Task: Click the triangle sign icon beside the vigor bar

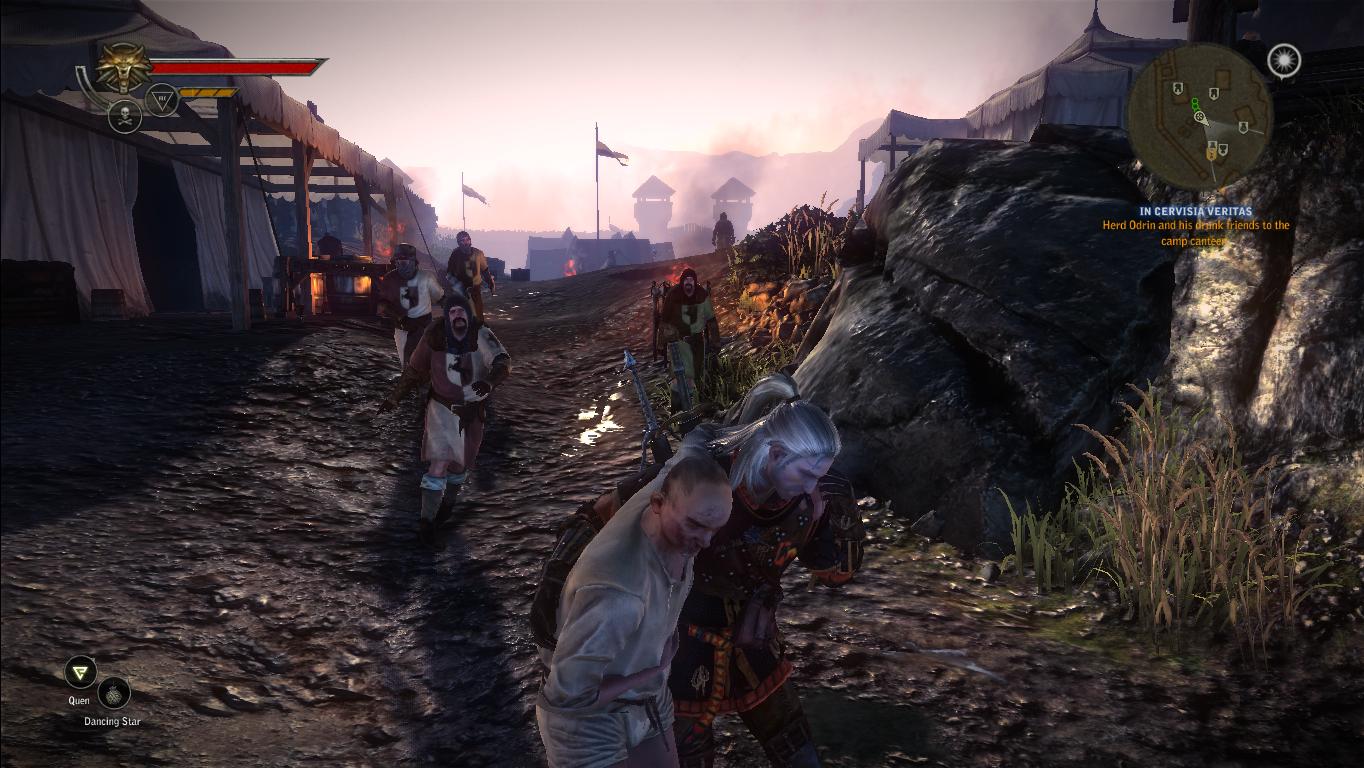Action: click(162, 99)
